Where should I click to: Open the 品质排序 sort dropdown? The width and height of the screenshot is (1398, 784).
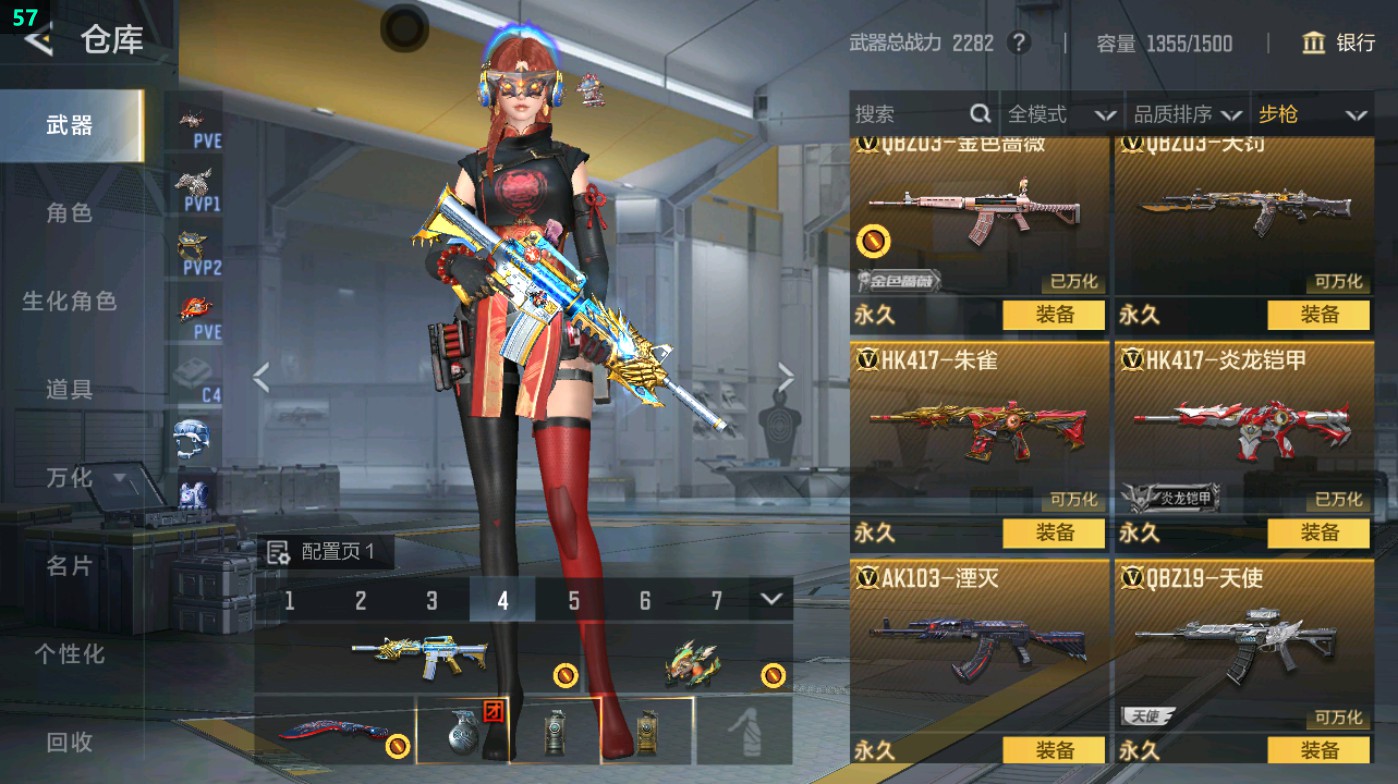[x=1187, y=115]
